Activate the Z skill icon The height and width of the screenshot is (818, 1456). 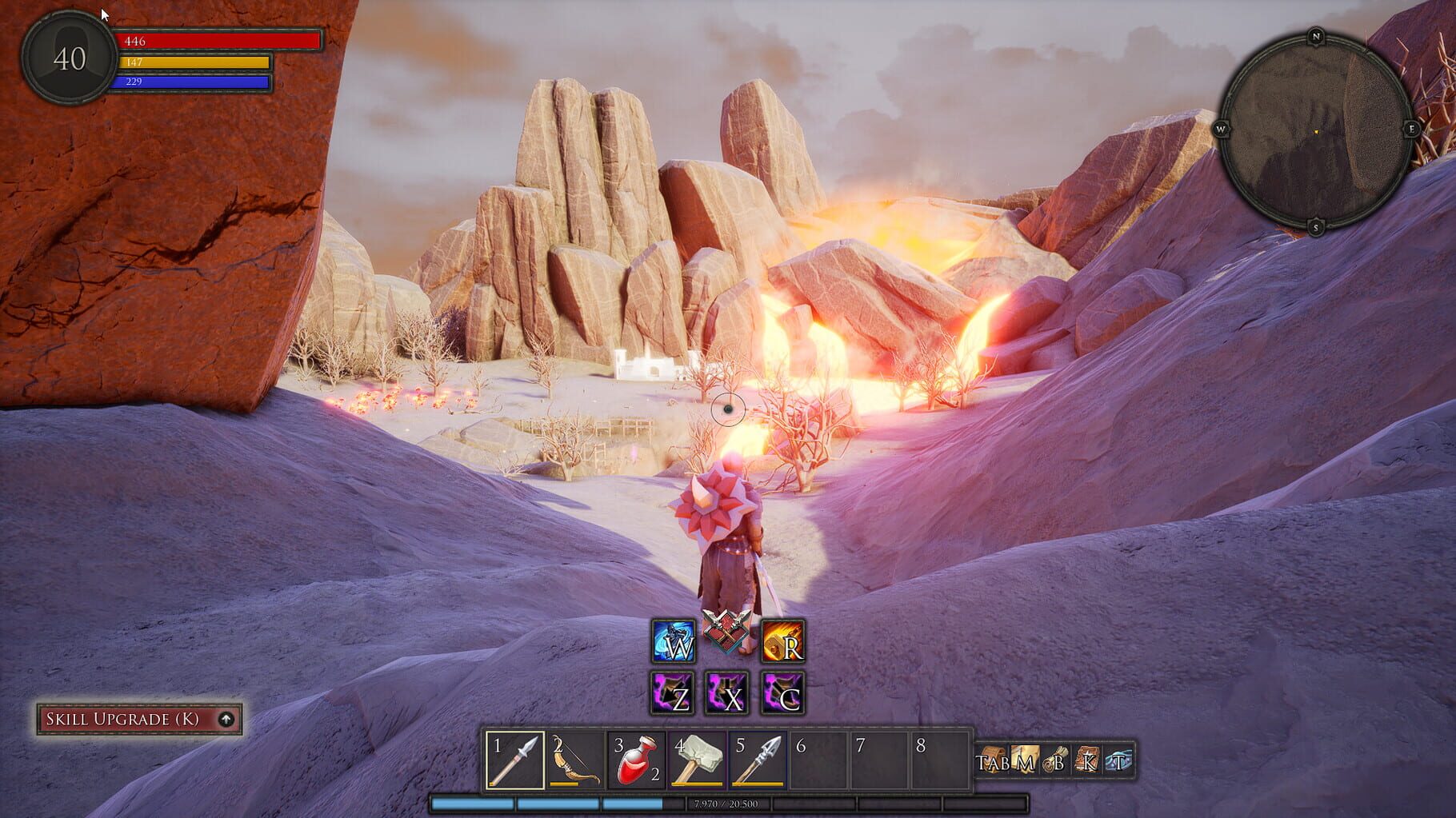tap(674, 695)
